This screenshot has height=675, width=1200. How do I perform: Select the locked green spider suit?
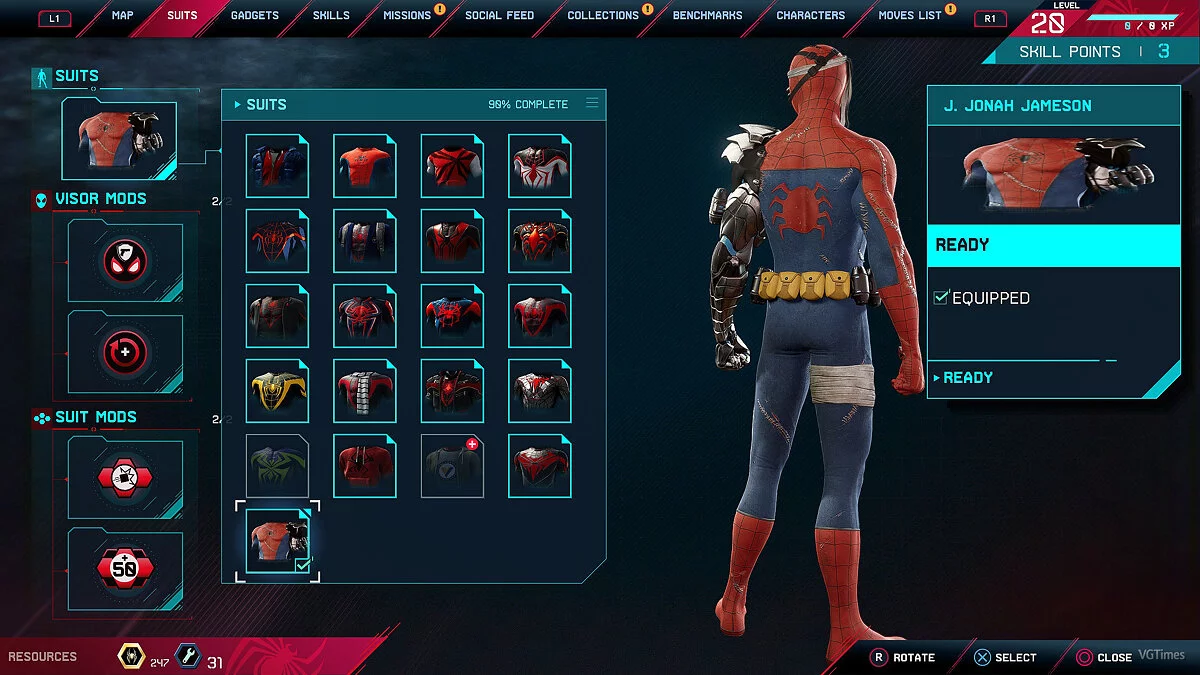coord(277,466)
